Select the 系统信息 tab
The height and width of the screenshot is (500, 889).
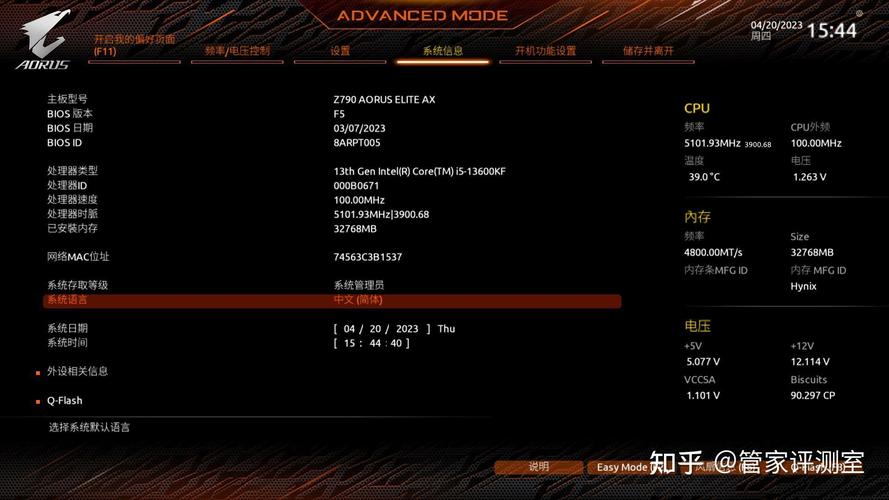click(442, 51)
